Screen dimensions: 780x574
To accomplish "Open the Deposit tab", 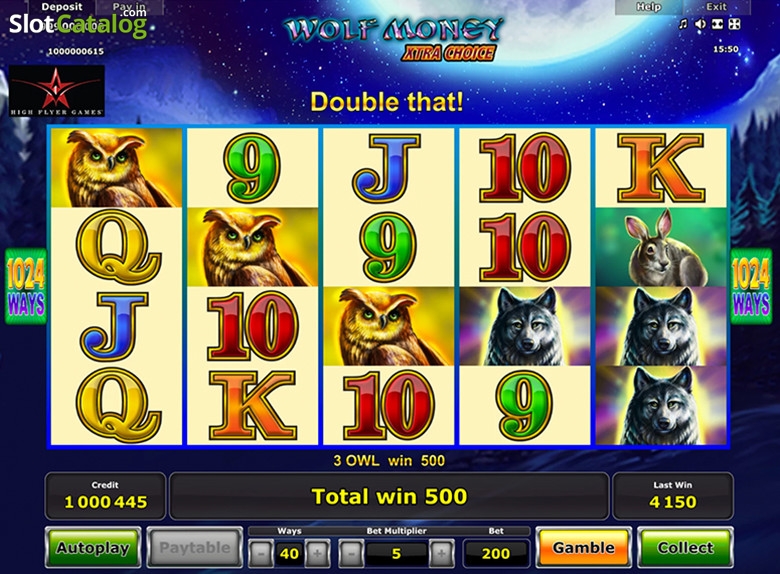I will [62, 7].
